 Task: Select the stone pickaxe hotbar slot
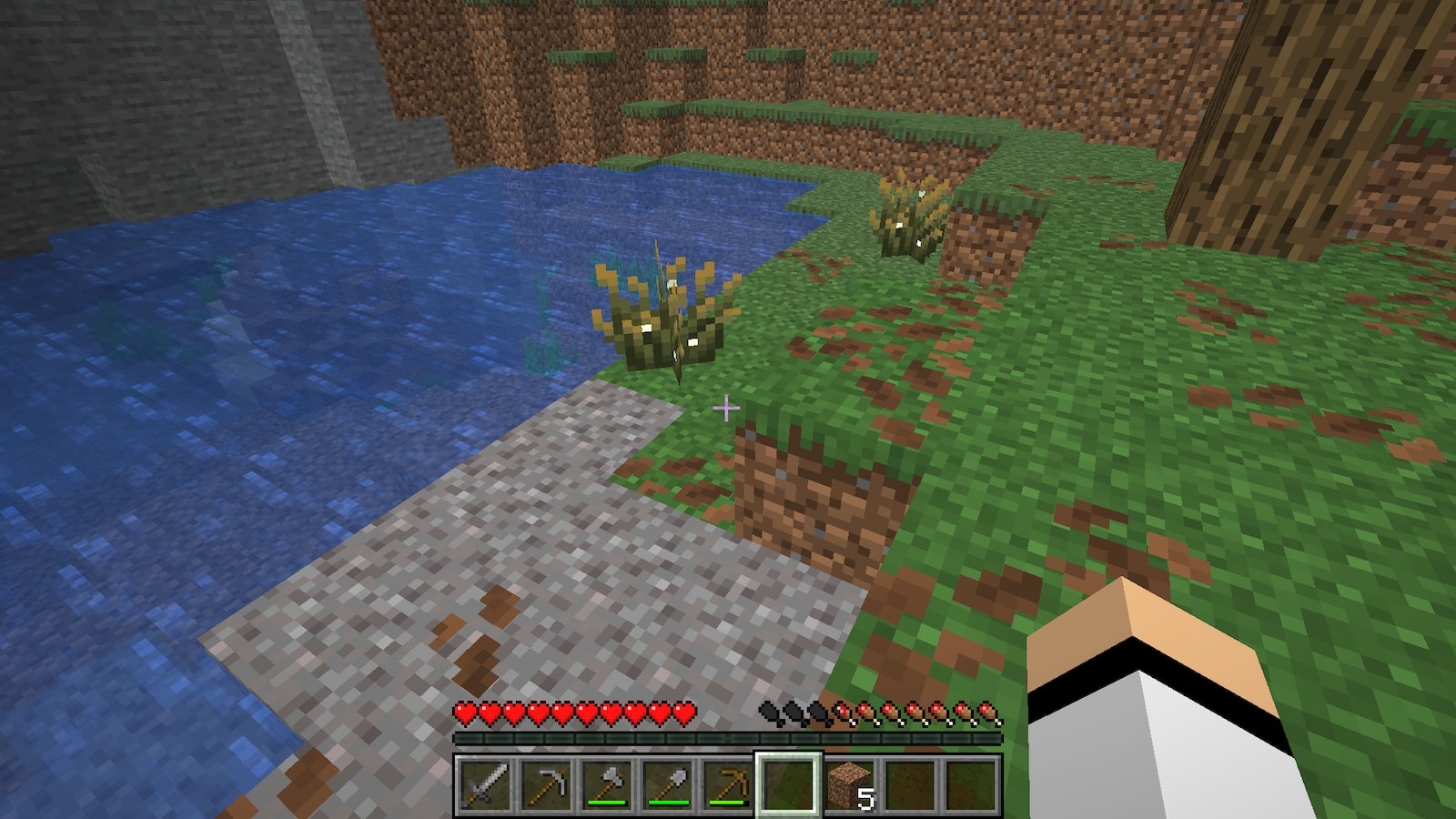pos(547,784)
